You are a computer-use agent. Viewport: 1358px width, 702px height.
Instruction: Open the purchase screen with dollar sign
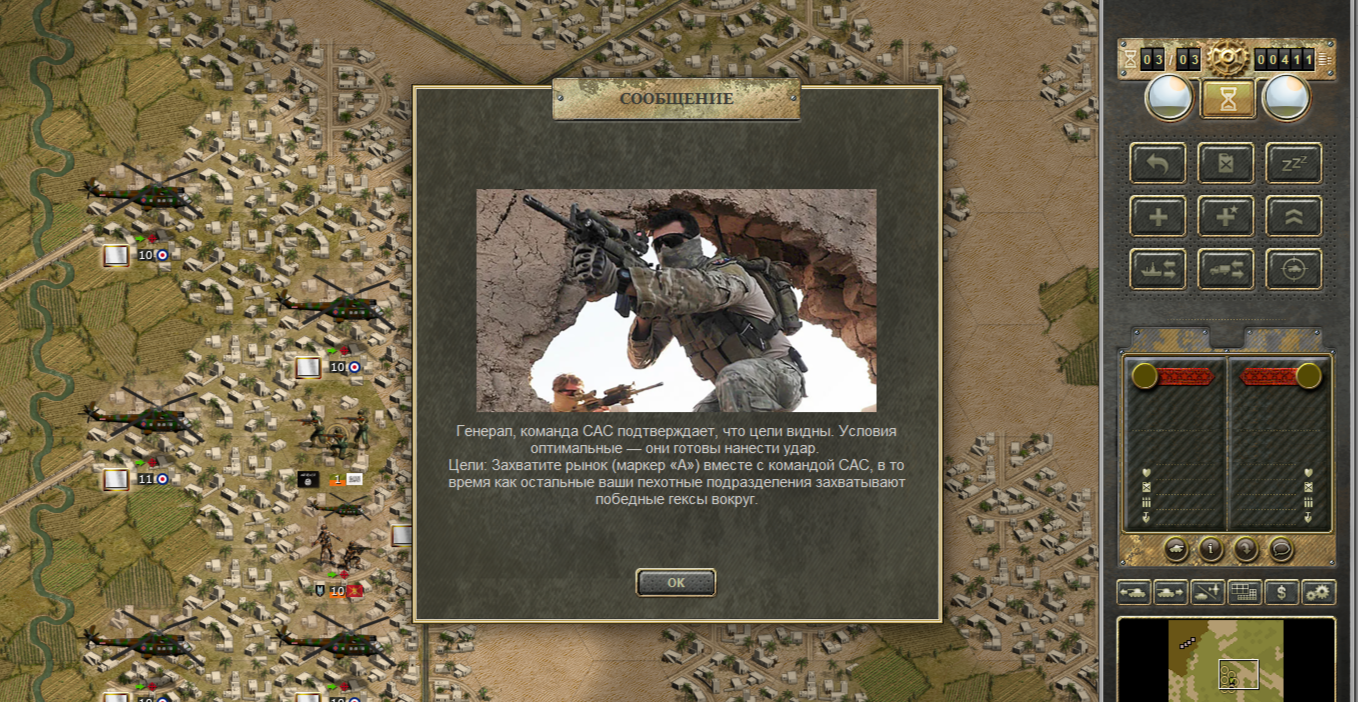(x=1282, y=592)
